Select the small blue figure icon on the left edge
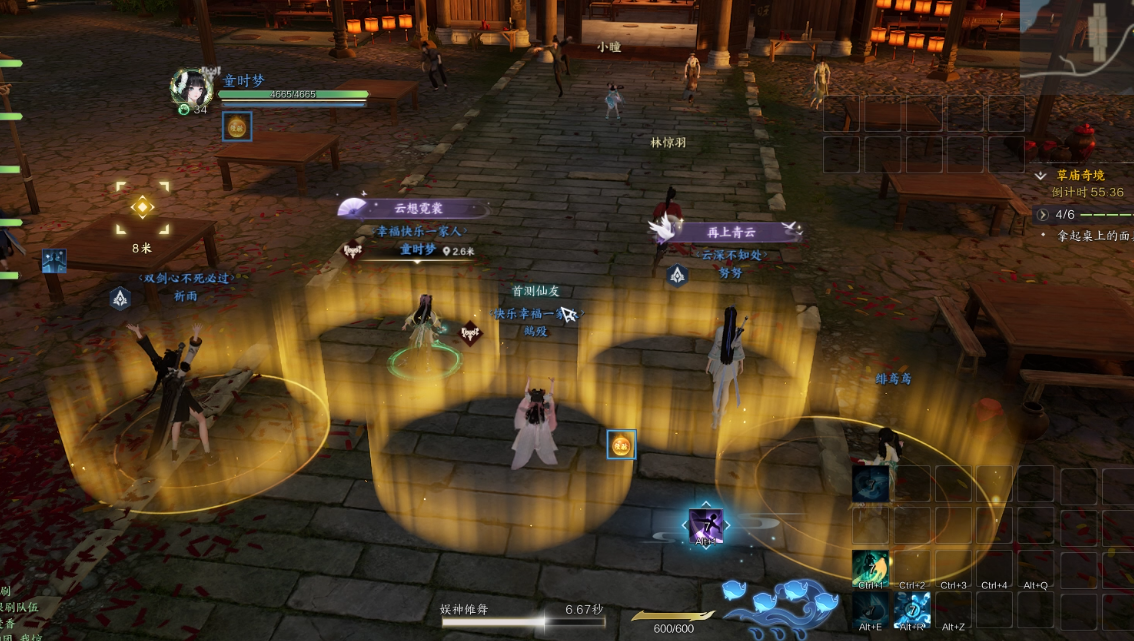 point(54,261)
